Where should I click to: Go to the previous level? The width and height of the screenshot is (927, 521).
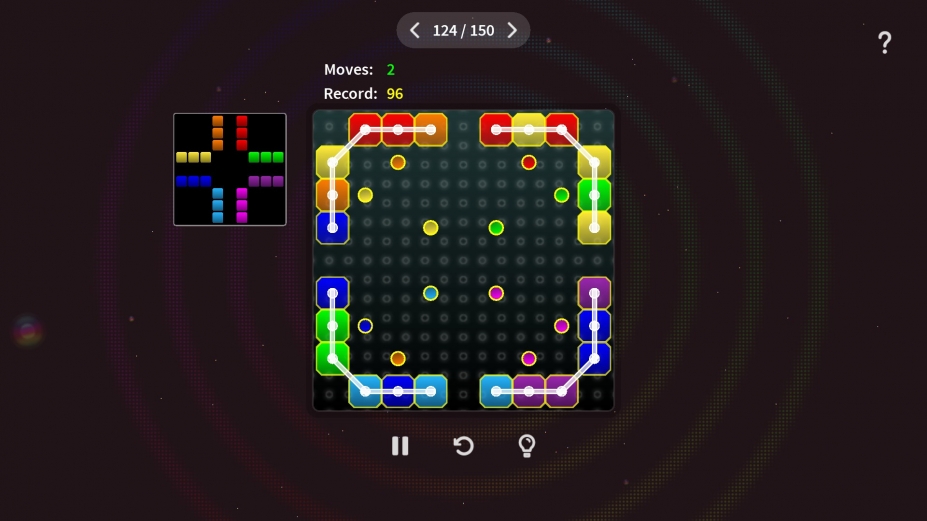(x=415, y=31)
